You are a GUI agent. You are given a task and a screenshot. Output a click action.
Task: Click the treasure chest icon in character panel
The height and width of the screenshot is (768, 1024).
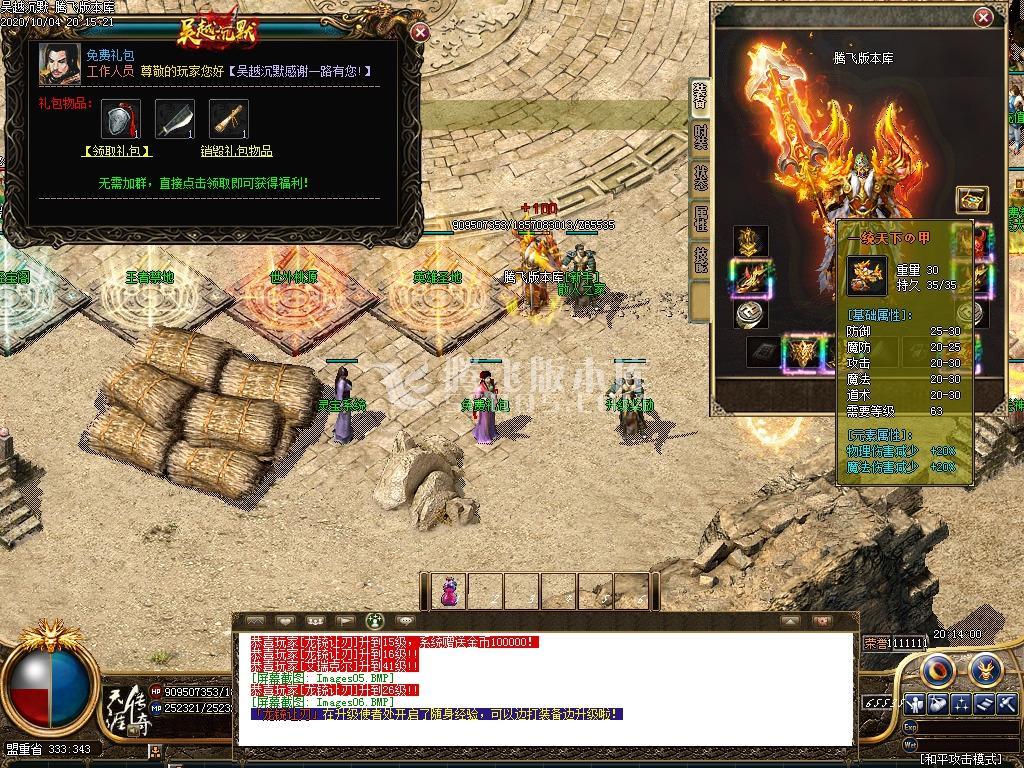click(971, 198)
